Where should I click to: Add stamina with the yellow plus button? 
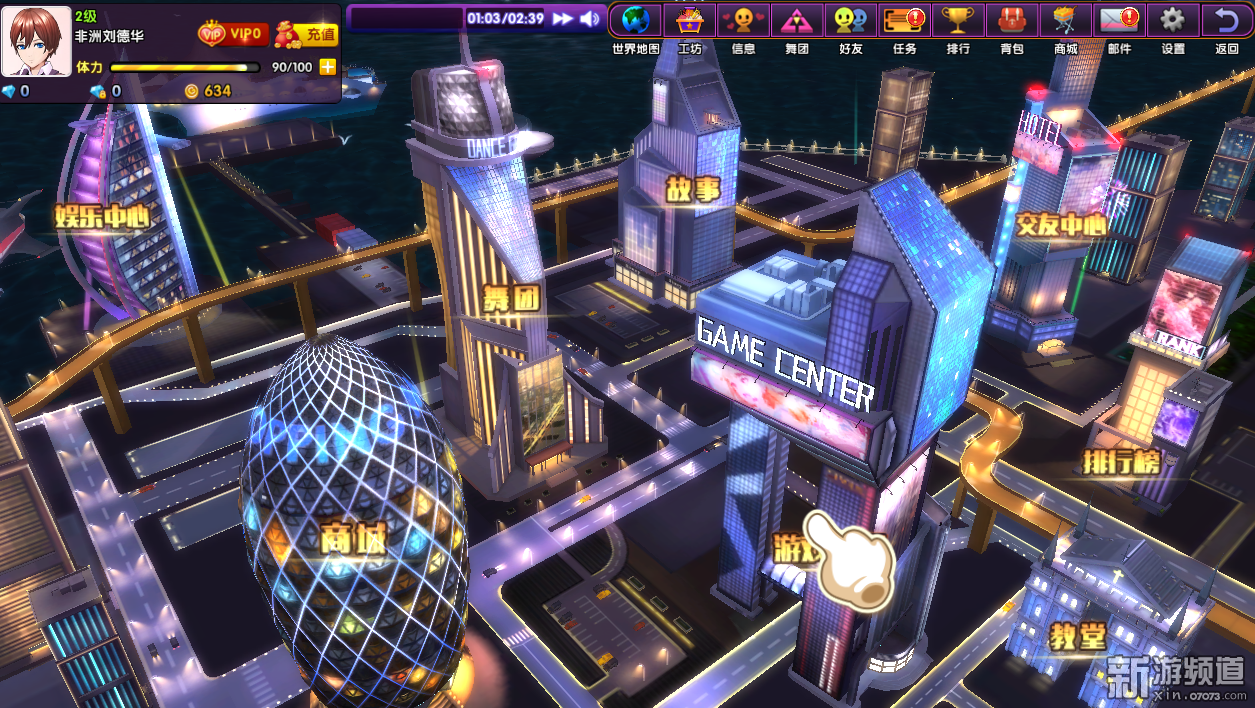(x=327, y=67)
